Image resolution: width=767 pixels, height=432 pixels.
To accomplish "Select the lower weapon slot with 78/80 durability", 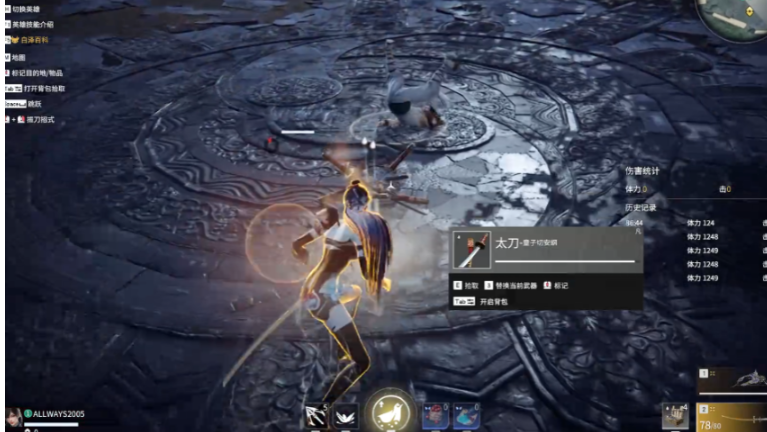I will 732,415.
